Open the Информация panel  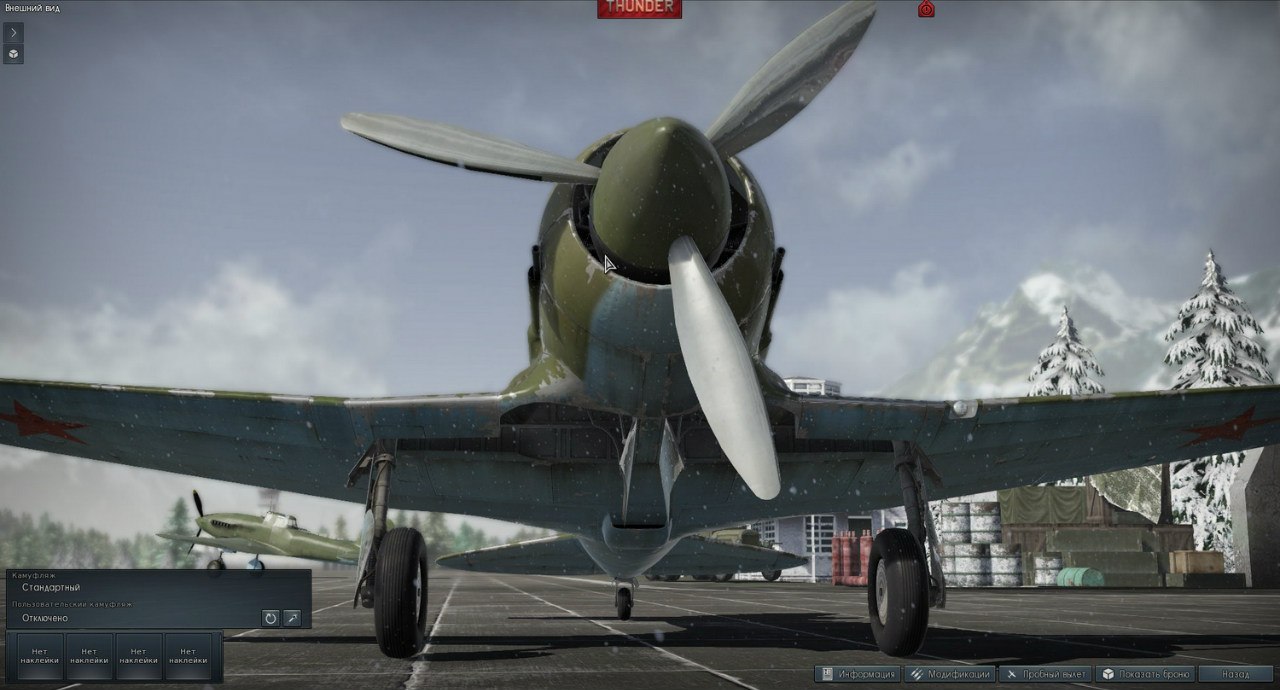click(x=858, y=674)
